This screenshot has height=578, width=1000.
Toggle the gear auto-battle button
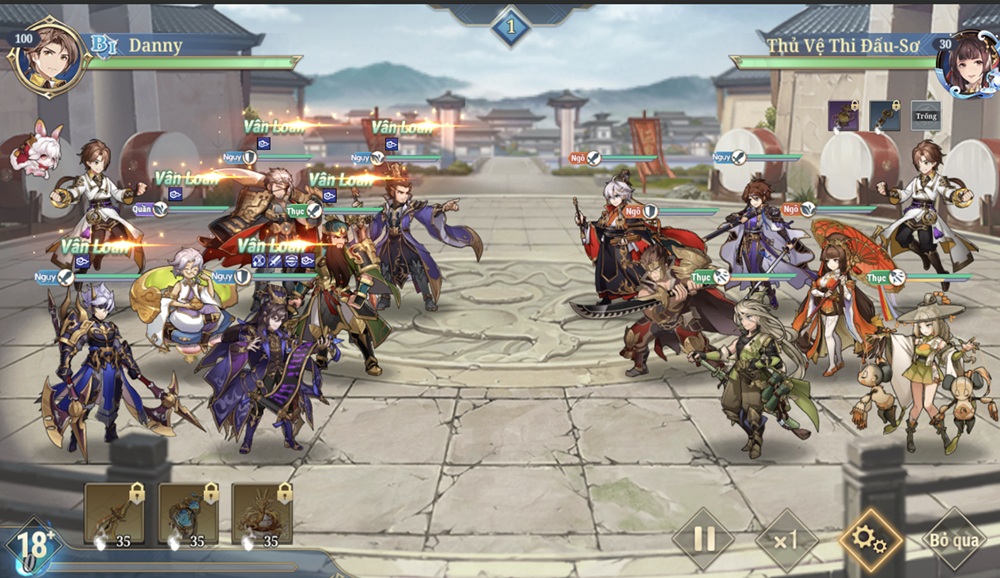coord(869,540)
